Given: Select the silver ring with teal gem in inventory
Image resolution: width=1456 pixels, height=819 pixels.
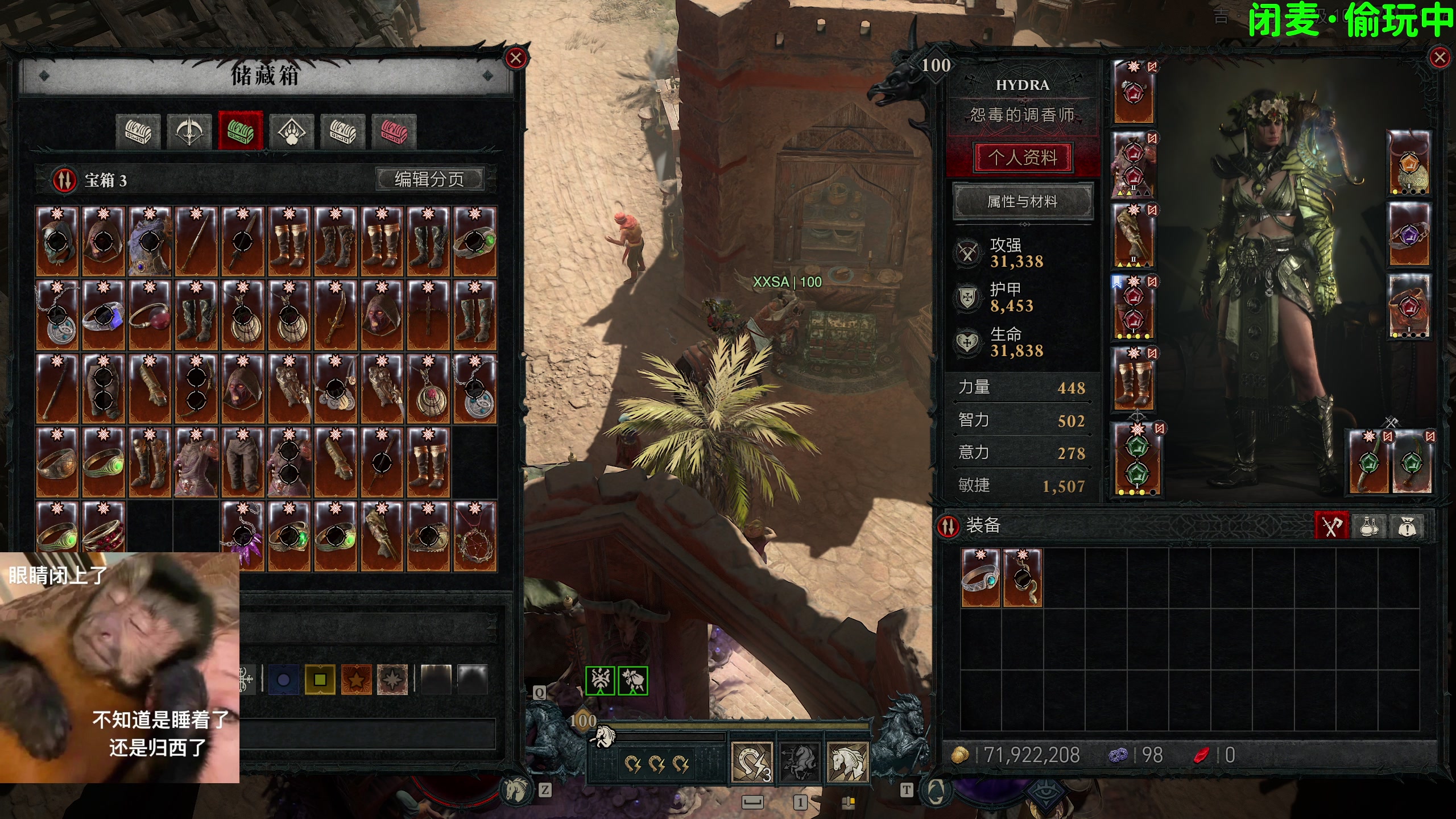Looking at the screenshot, I should tap(980, 578).
